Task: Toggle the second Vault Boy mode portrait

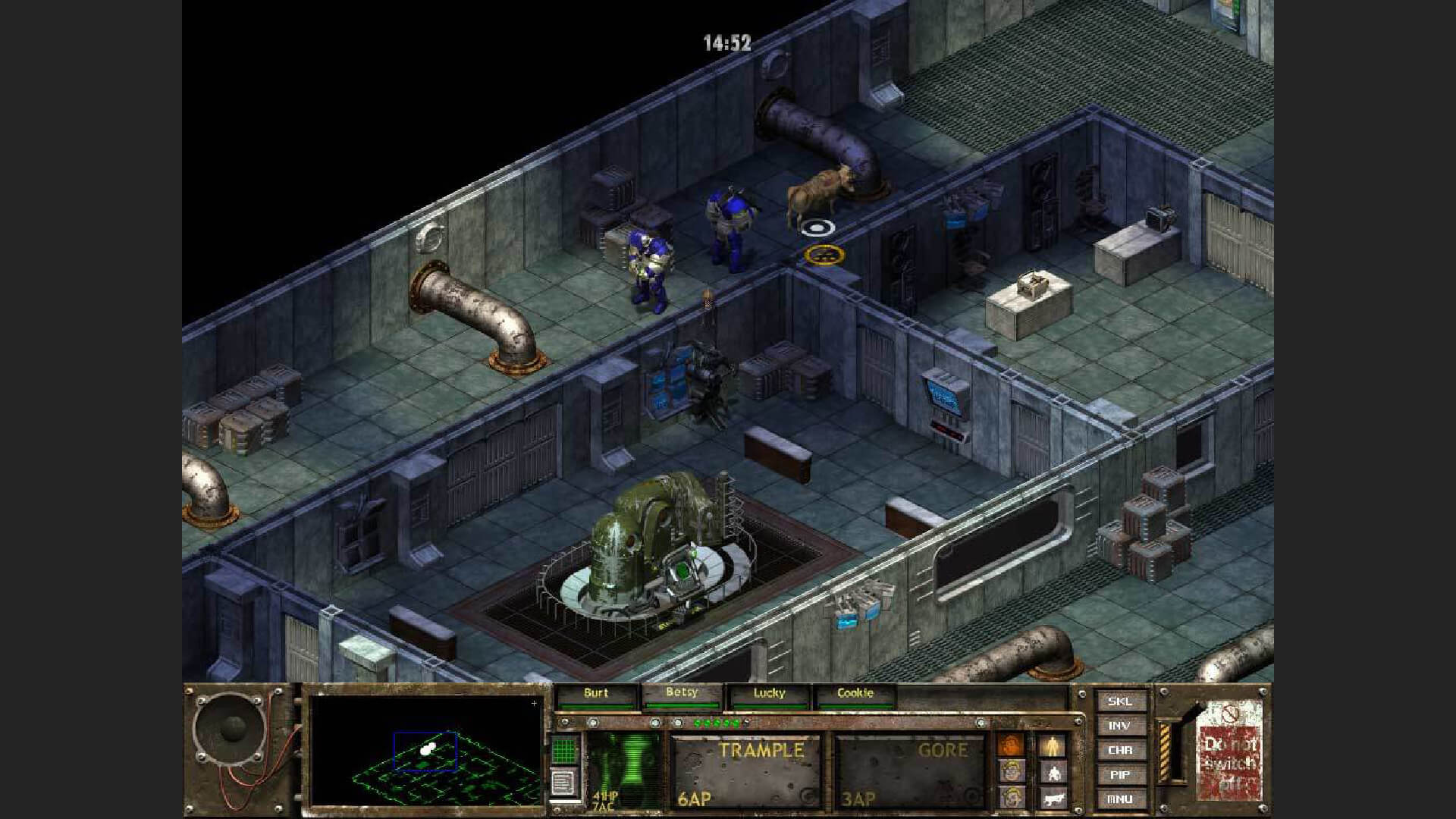Action: 1012,799
